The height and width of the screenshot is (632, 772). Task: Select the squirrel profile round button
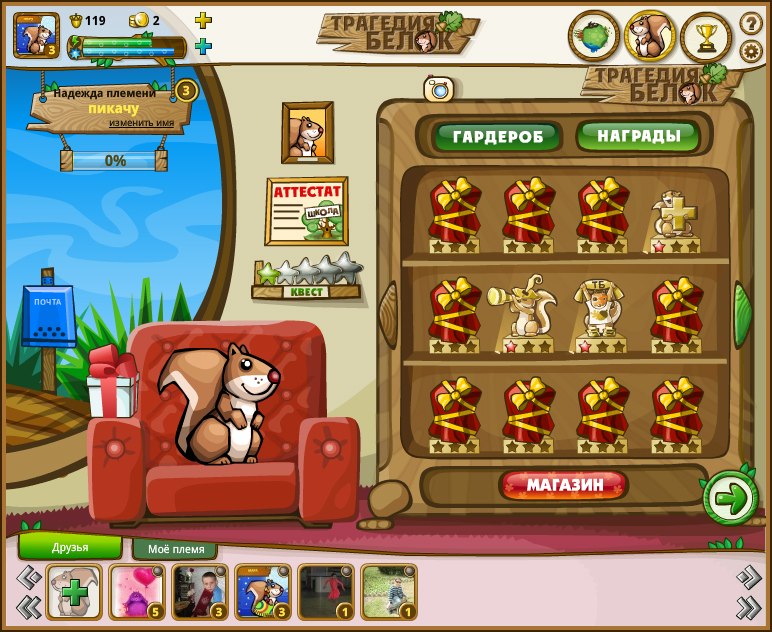650,37
